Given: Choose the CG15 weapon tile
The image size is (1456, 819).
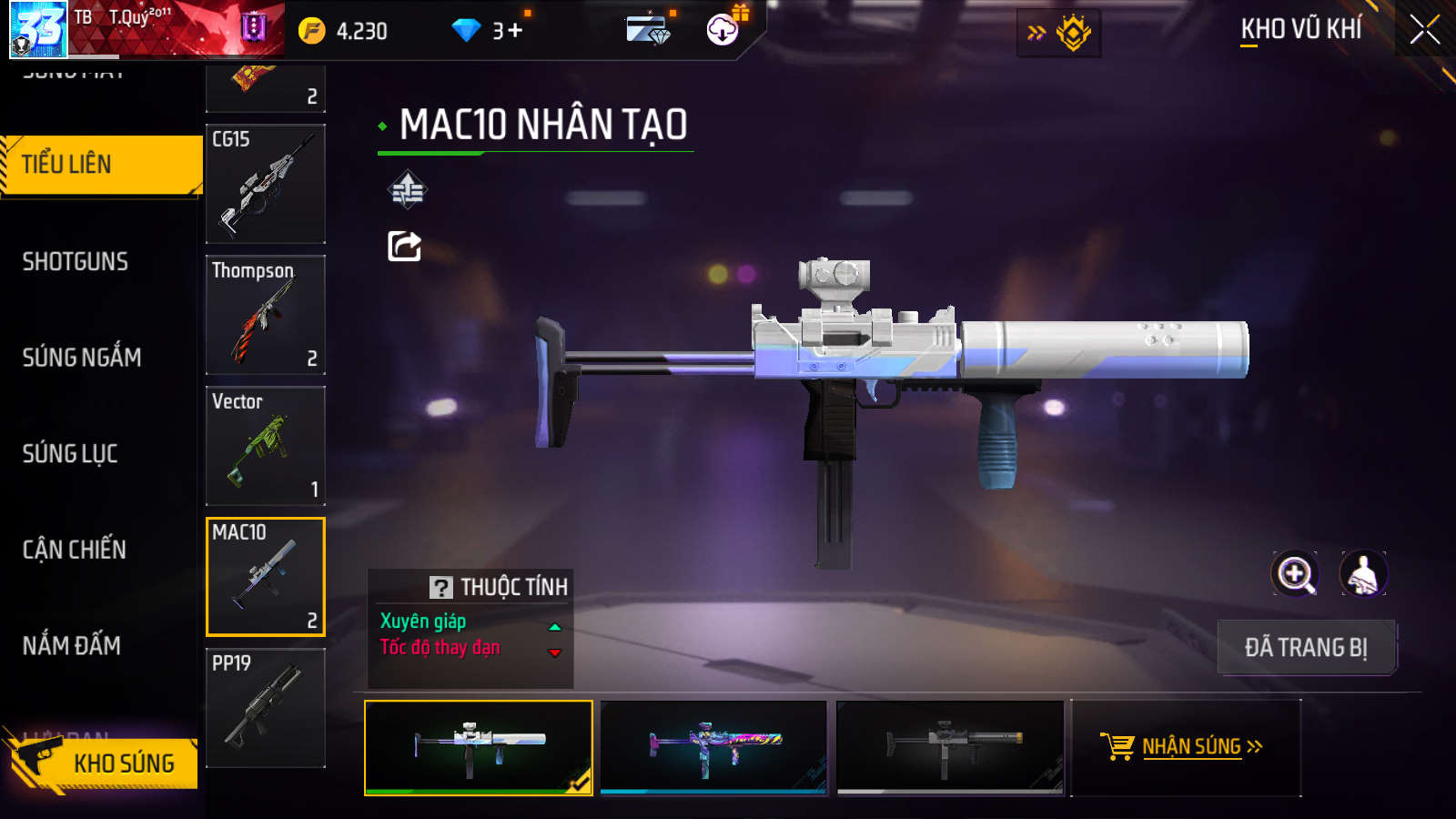Looking at the screenshot, I should (x=266, y=184).
